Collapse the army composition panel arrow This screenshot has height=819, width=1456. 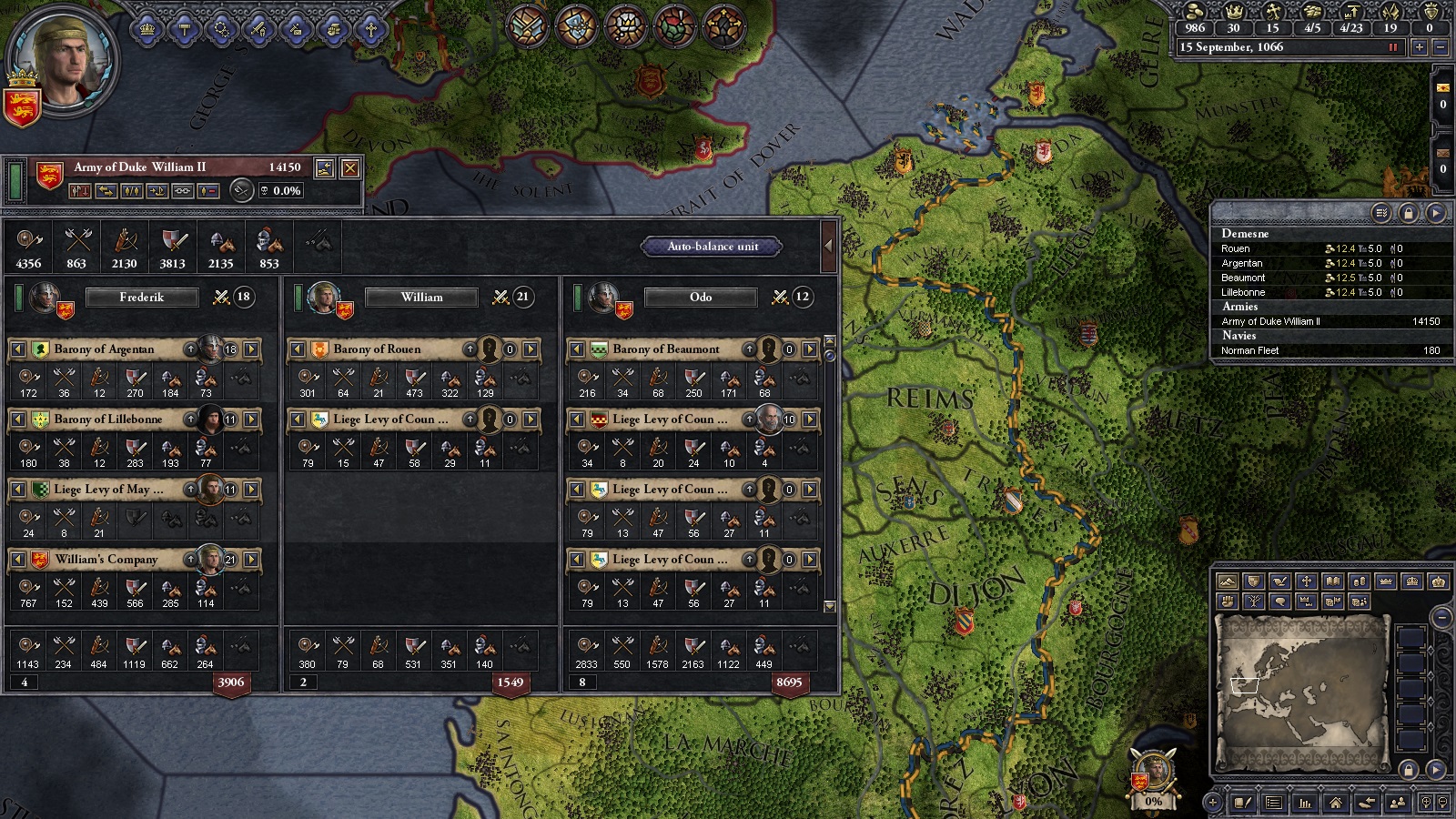tap(828, 246)
